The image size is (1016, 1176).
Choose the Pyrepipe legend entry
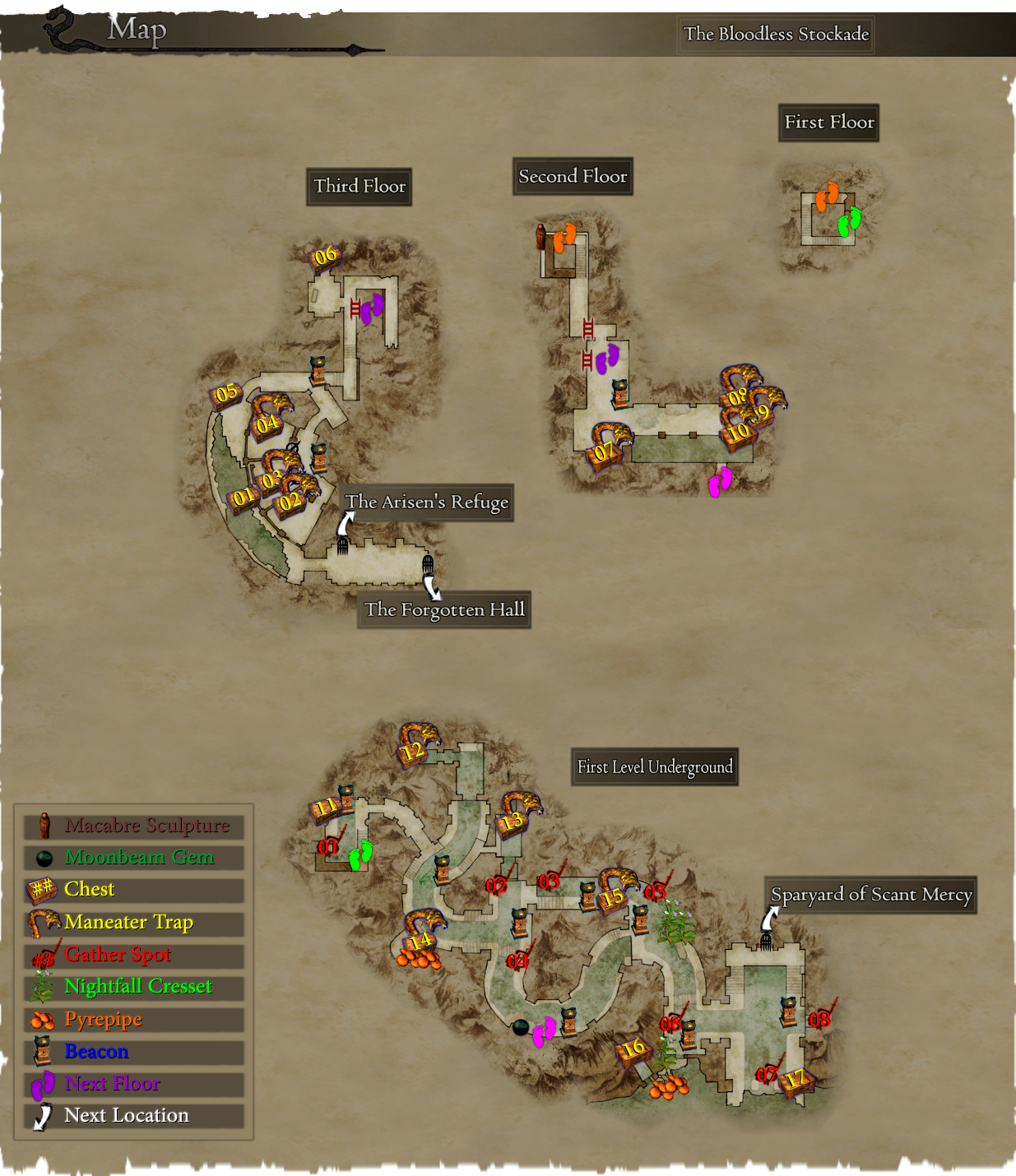coord(134,1020)
